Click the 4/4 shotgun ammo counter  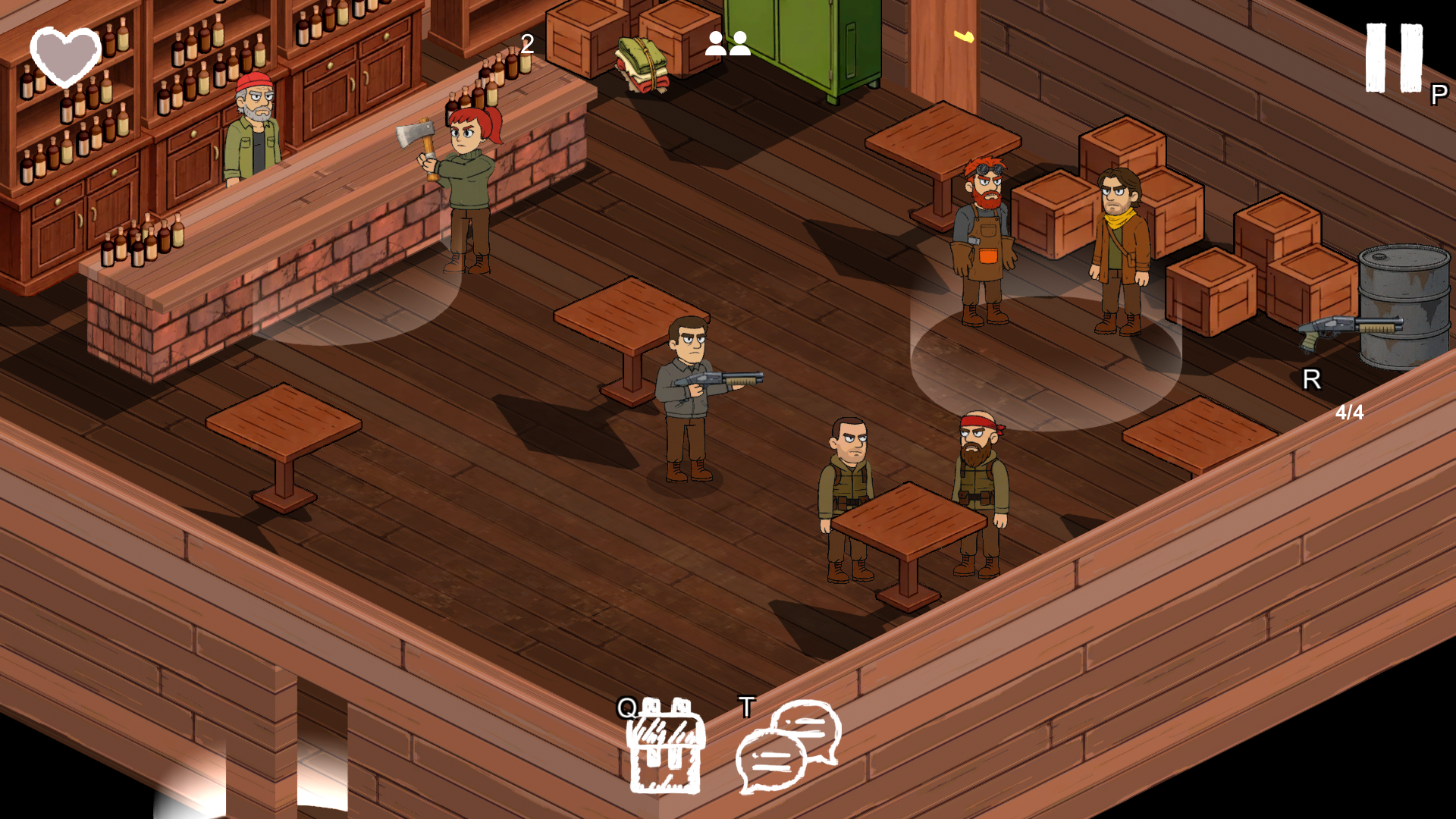1350,413
